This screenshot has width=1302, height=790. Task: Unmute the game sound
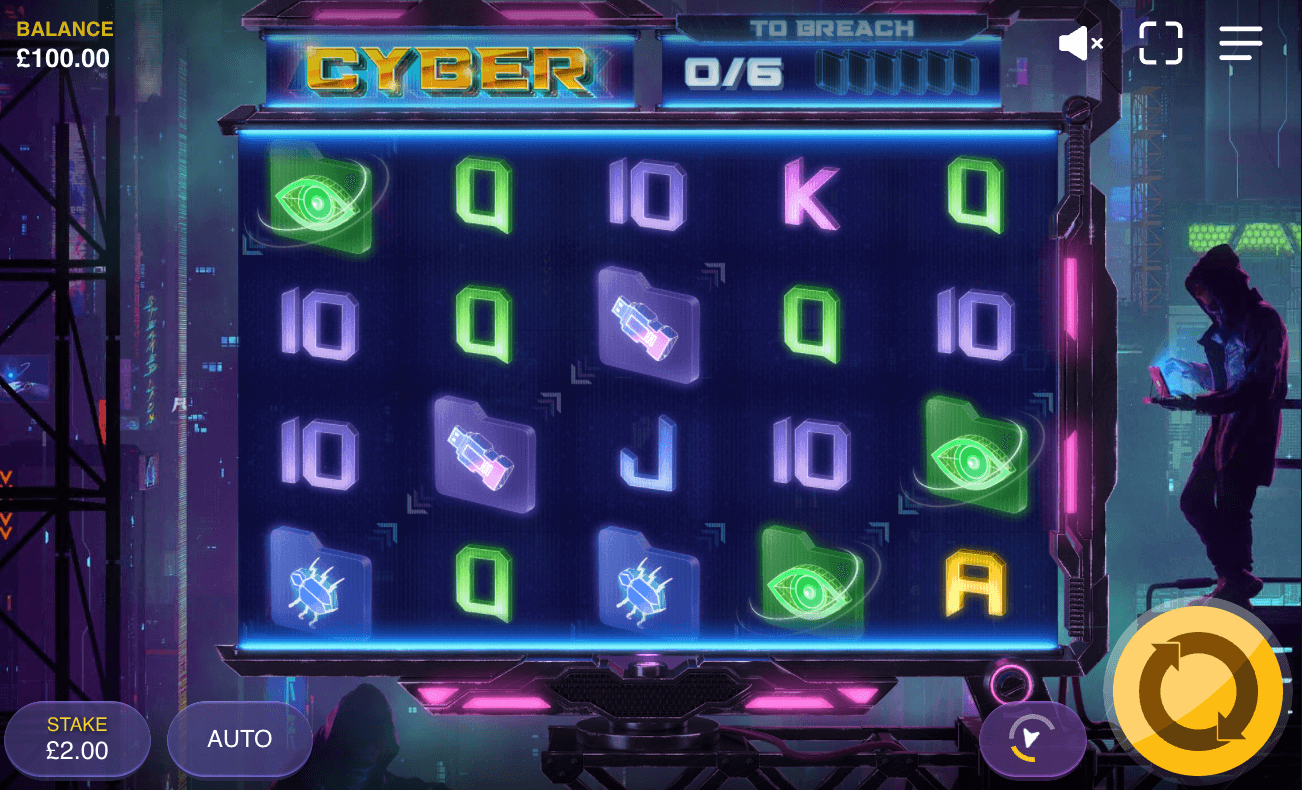(x=1081, y=43)
